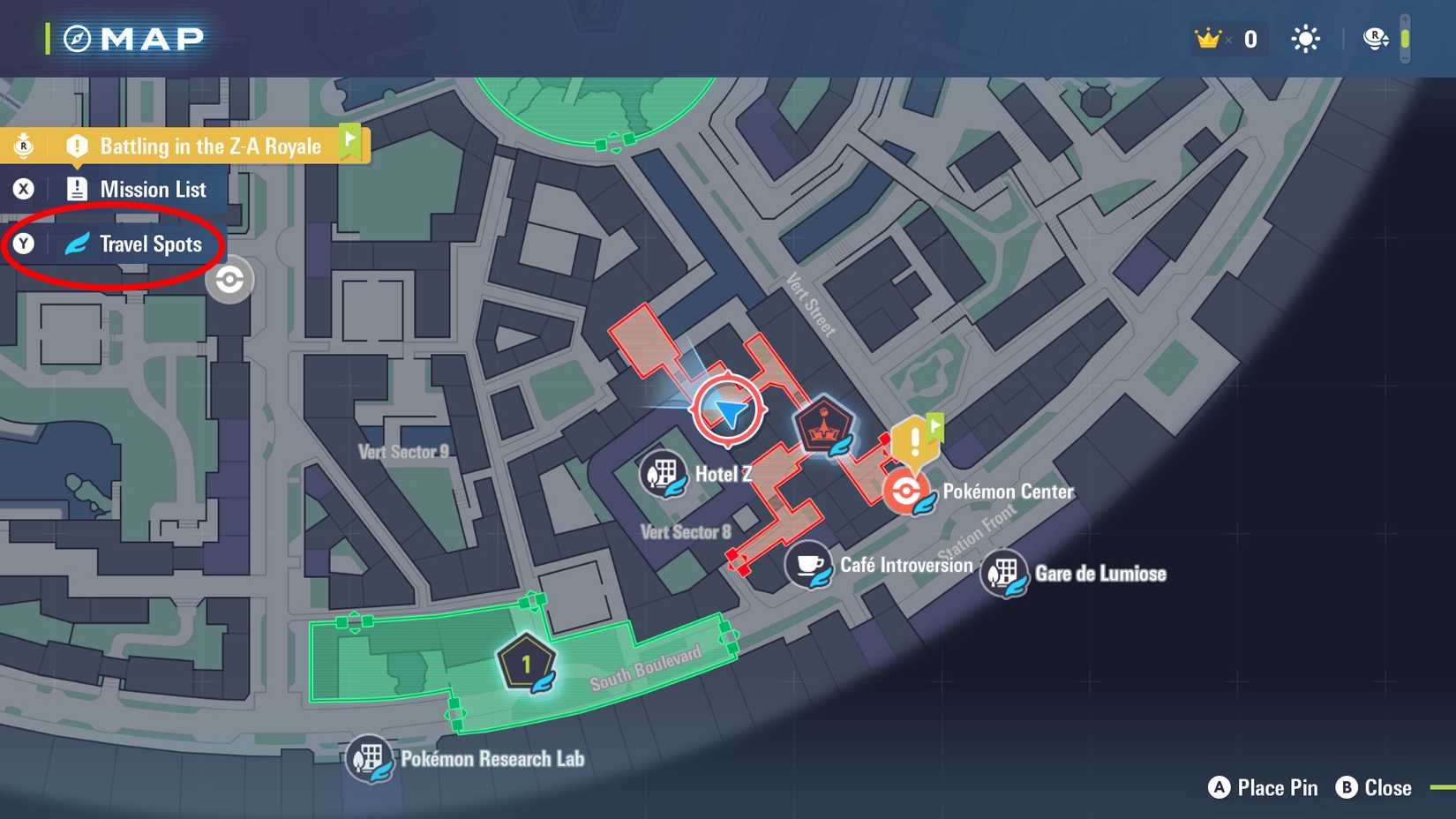Open the Travel Spots list
This screenshot has height=819, width=1456.
point(150,244)
